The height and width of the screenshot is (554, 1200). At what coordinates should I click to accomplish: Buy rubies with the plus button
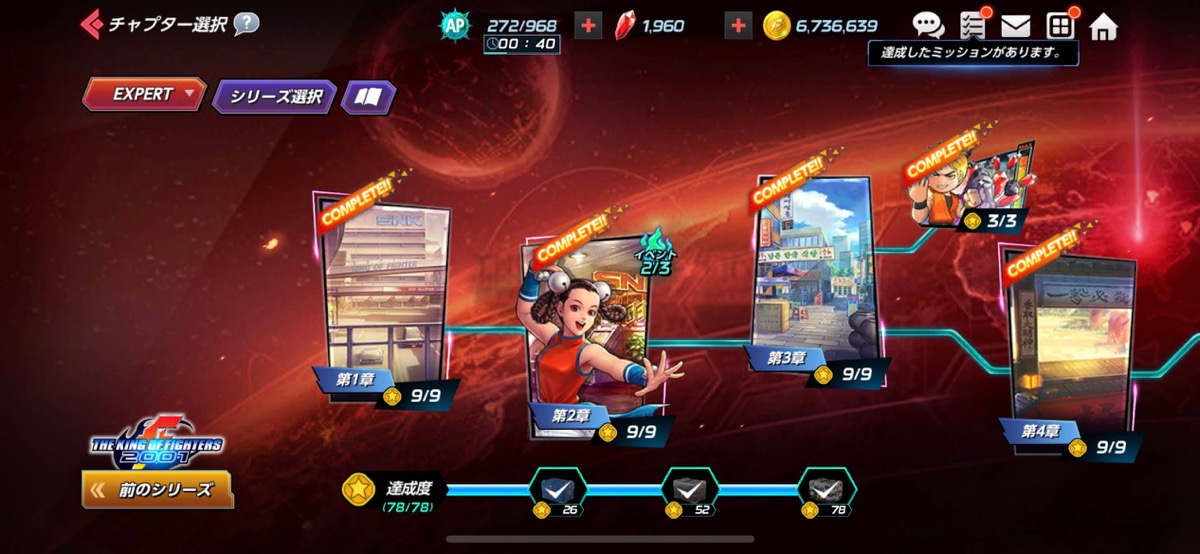(x=738, y=26)
